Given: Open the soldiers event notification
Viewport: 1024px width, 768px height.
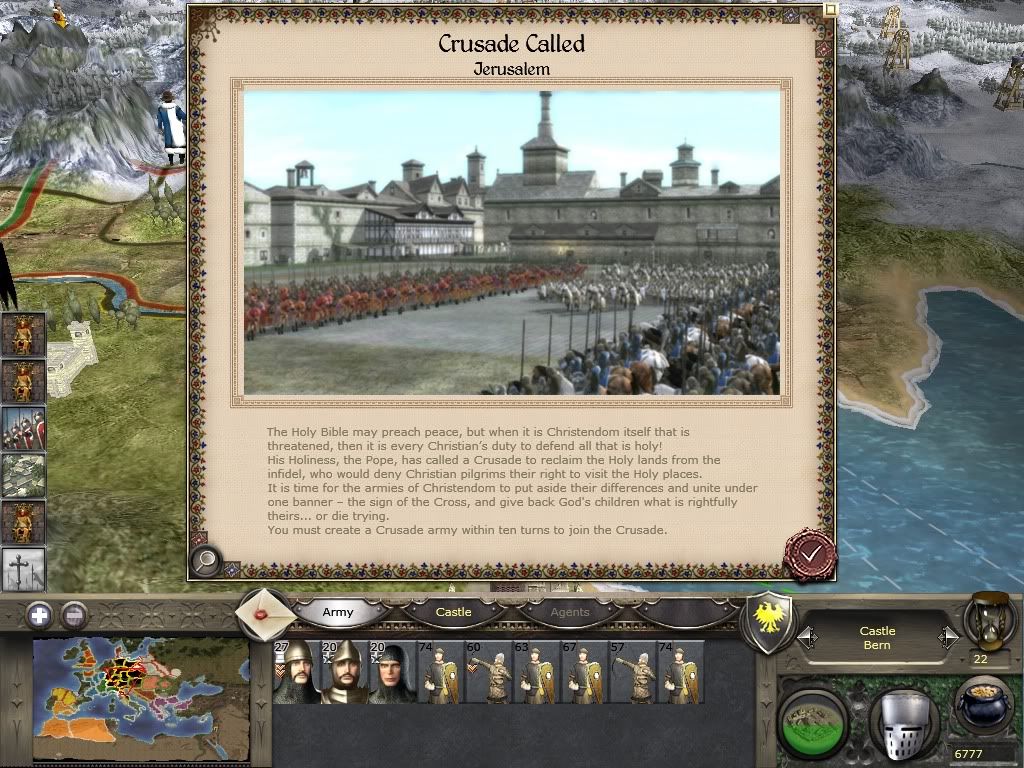Looking at the screenshot, I should coord(24,428).
